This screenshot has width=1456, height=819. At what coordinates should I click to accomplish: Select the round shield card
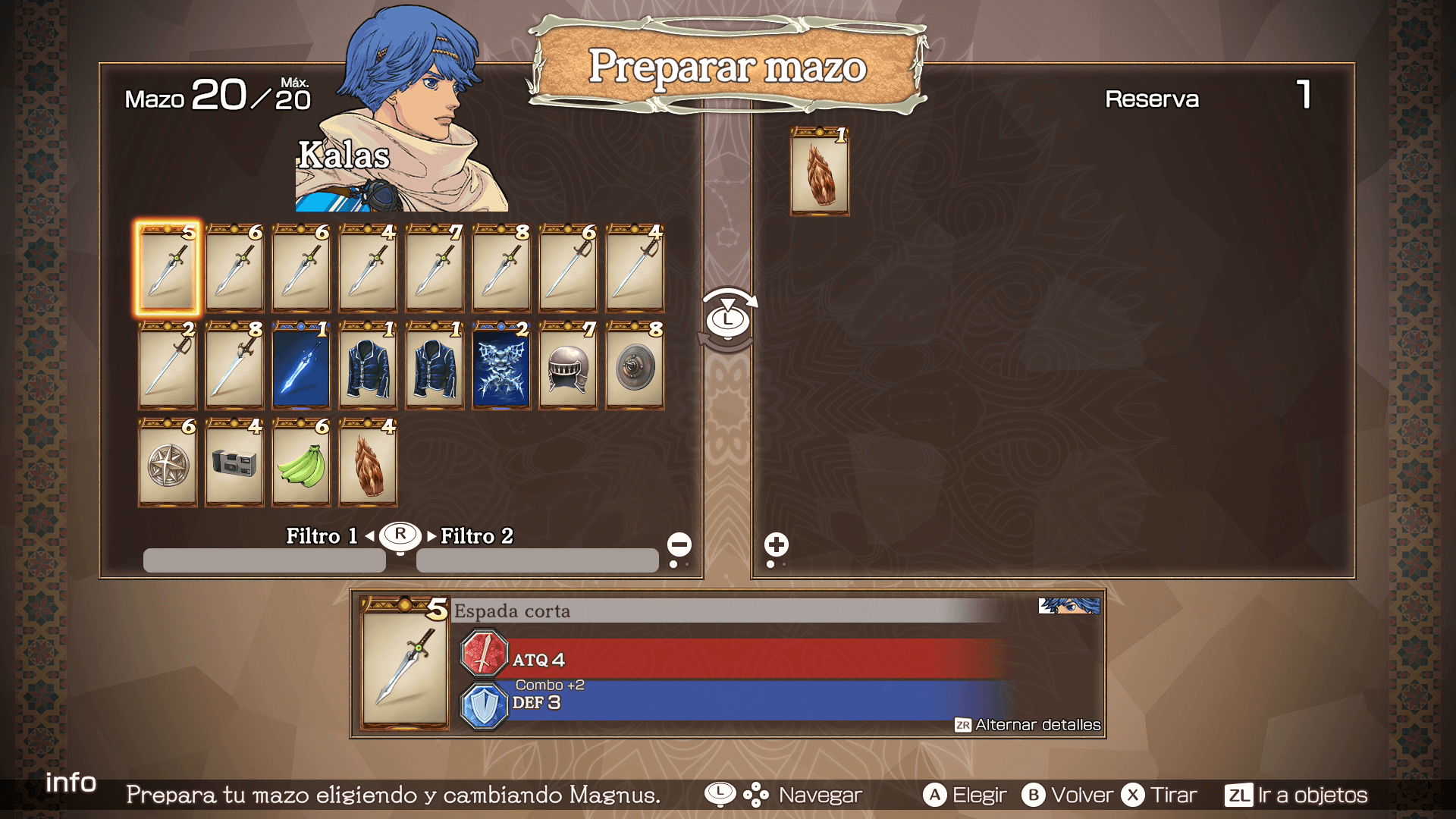[635, 366]
